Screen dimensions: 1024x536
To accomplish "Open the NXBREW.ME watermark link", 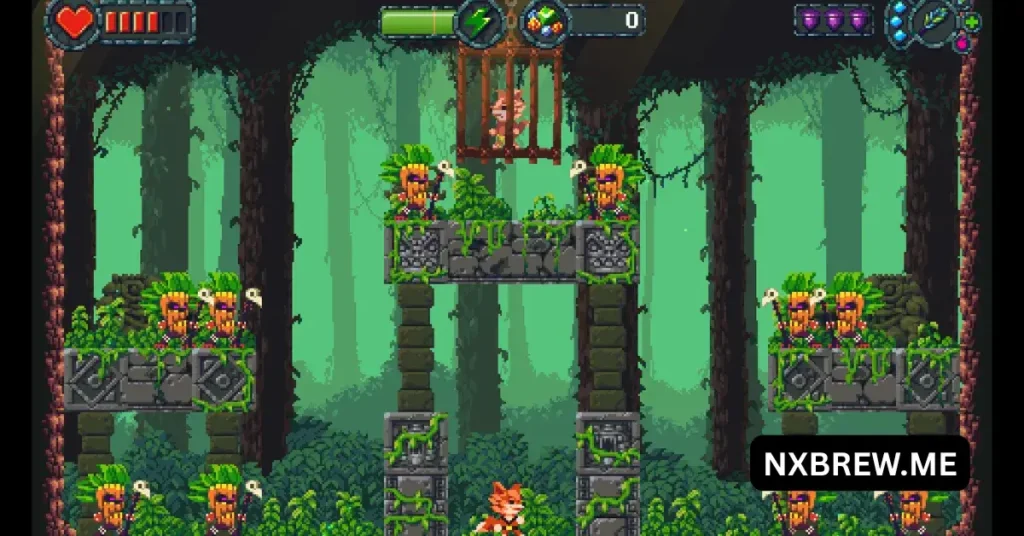I will point(860,464).
